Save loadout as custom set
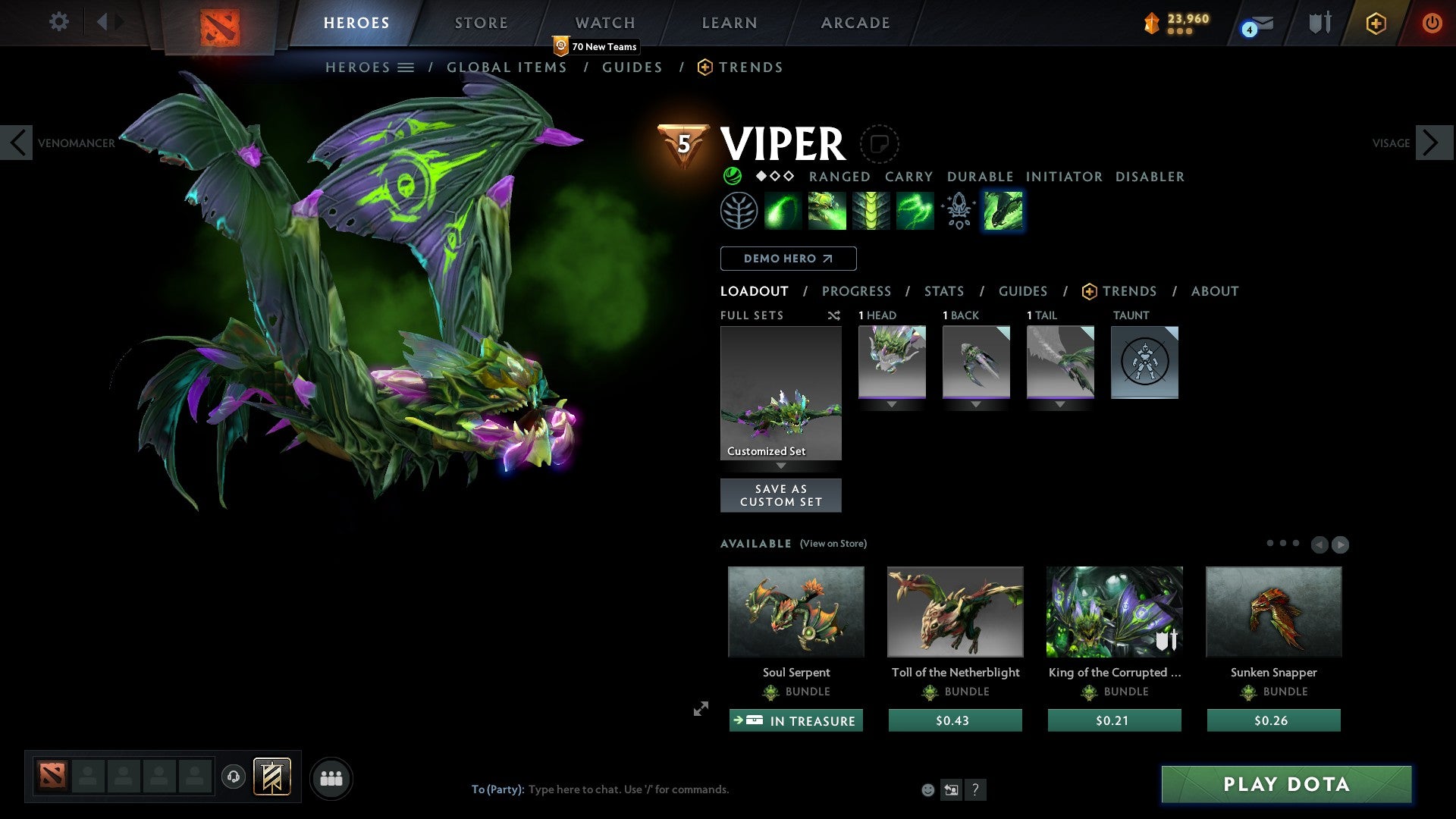This screenshot has height=819, width=1456. (x=780, y=495)
